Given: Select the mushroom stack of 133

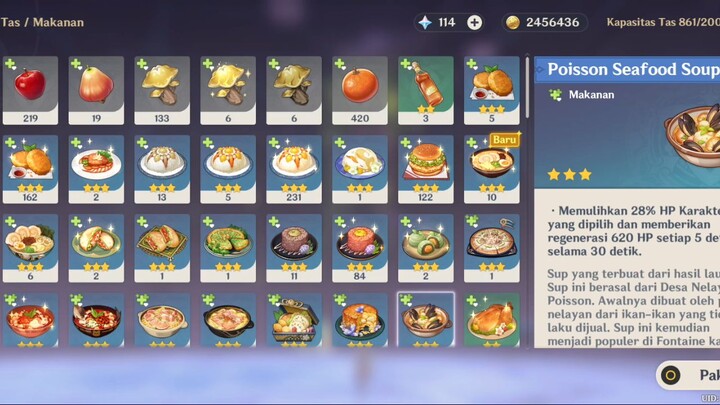Looking at the screenshot, I should (x=161, y=89).
